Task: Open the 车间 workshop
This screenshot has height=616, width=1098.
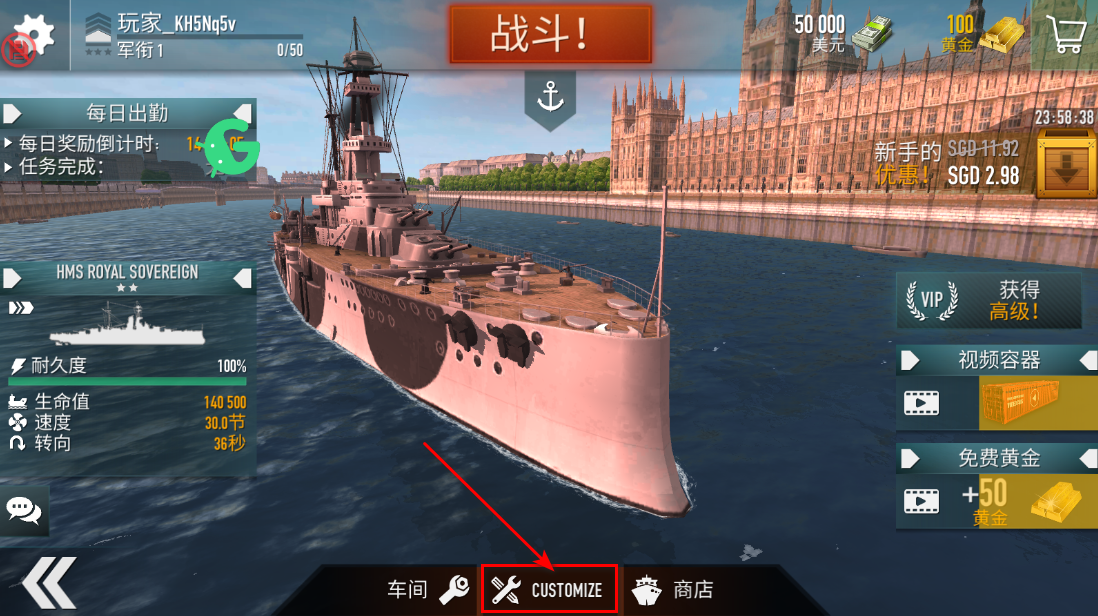Action: [427, 590]
